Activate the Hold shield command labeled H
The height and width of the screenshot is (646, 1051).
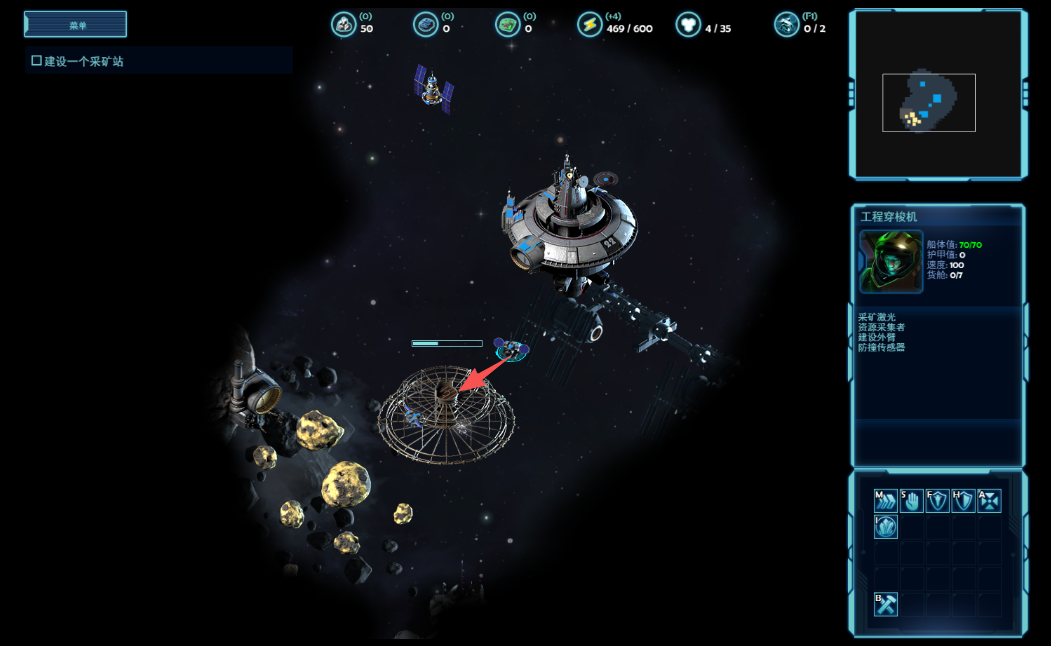point(963,500)
